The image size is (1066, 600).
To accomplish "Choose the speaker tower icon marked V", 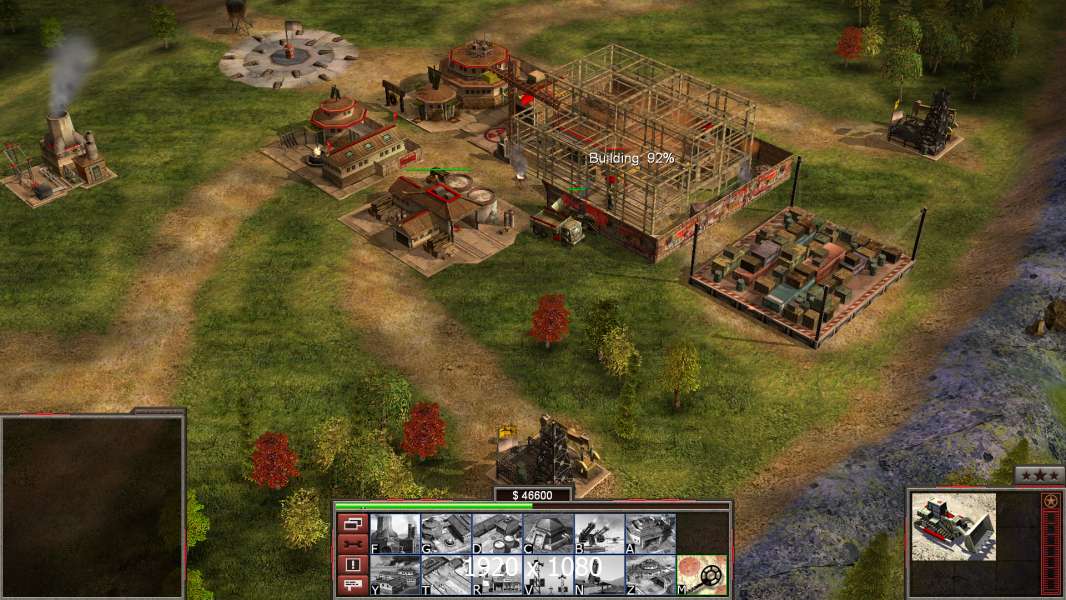I will coord(548,574).
